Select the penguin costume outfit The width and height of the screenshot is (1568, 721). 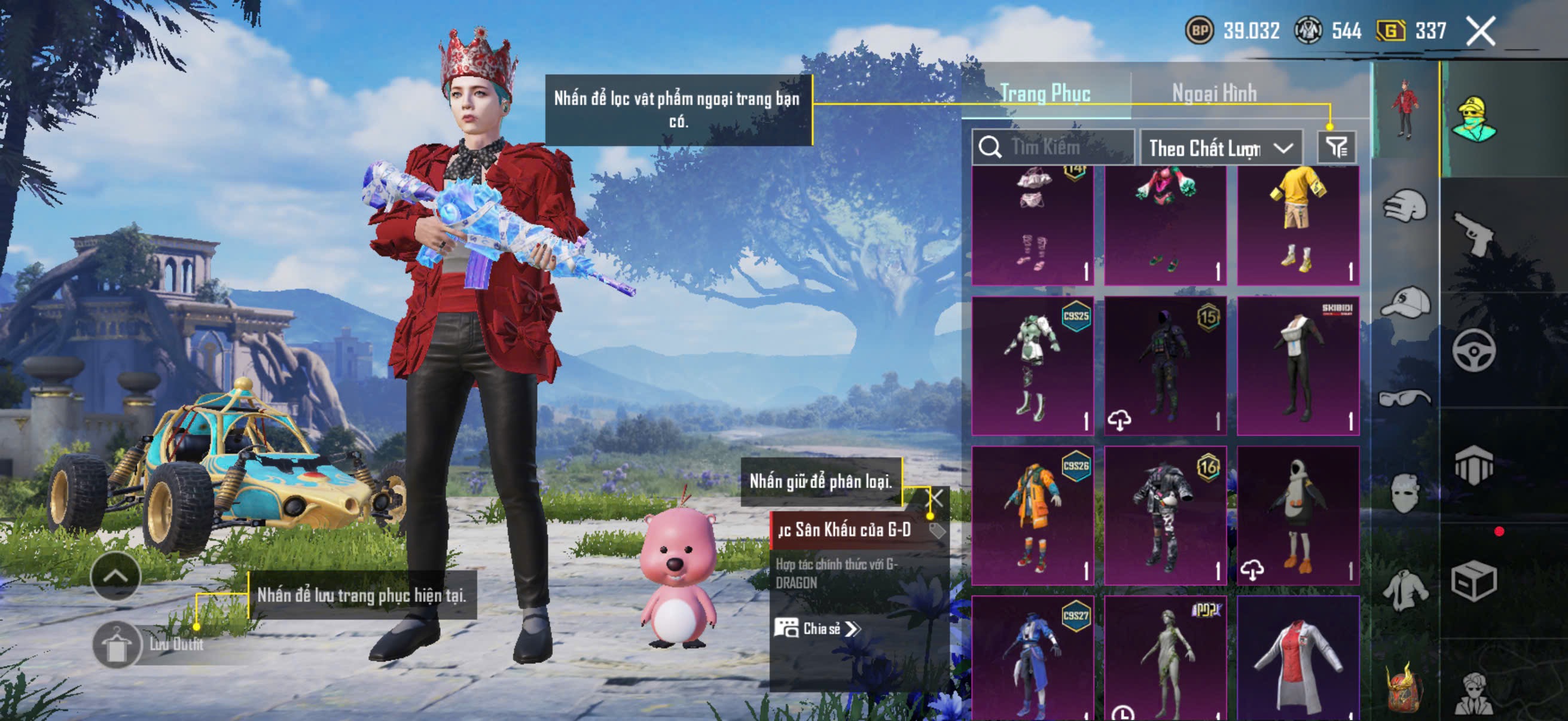(x=1298, y=515)
